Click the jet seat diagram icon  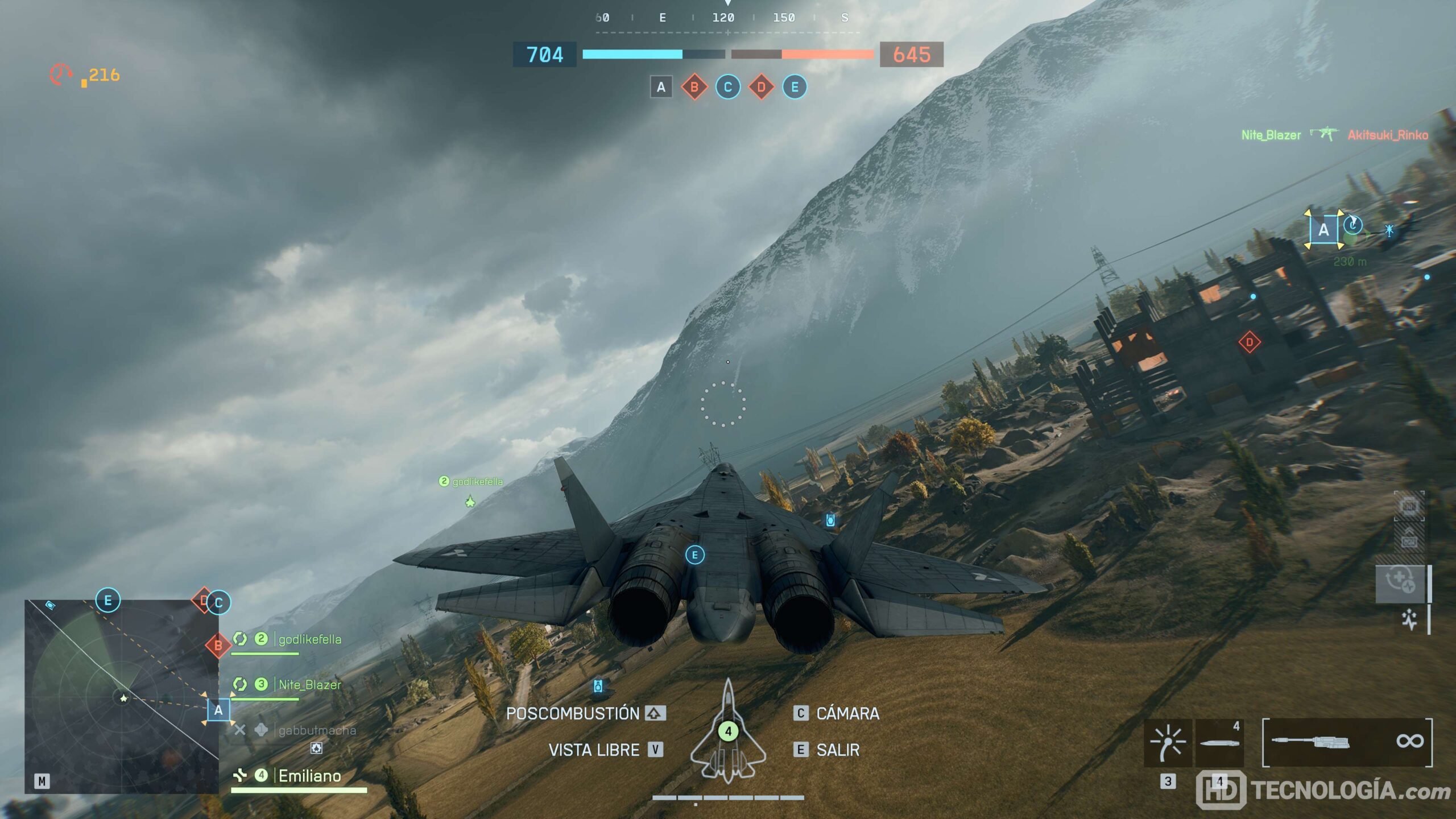point(728,731)
